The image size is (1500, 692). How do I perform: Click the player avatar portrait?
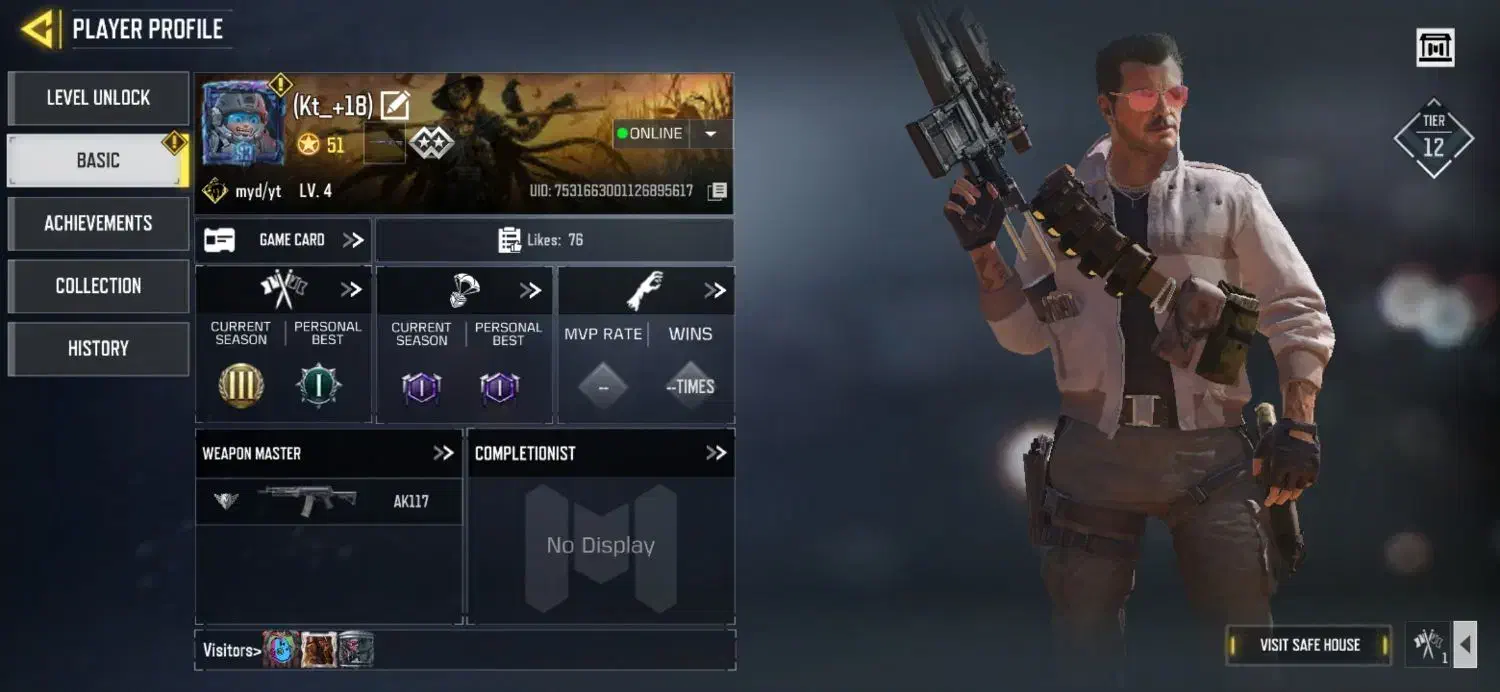[241, 124]
